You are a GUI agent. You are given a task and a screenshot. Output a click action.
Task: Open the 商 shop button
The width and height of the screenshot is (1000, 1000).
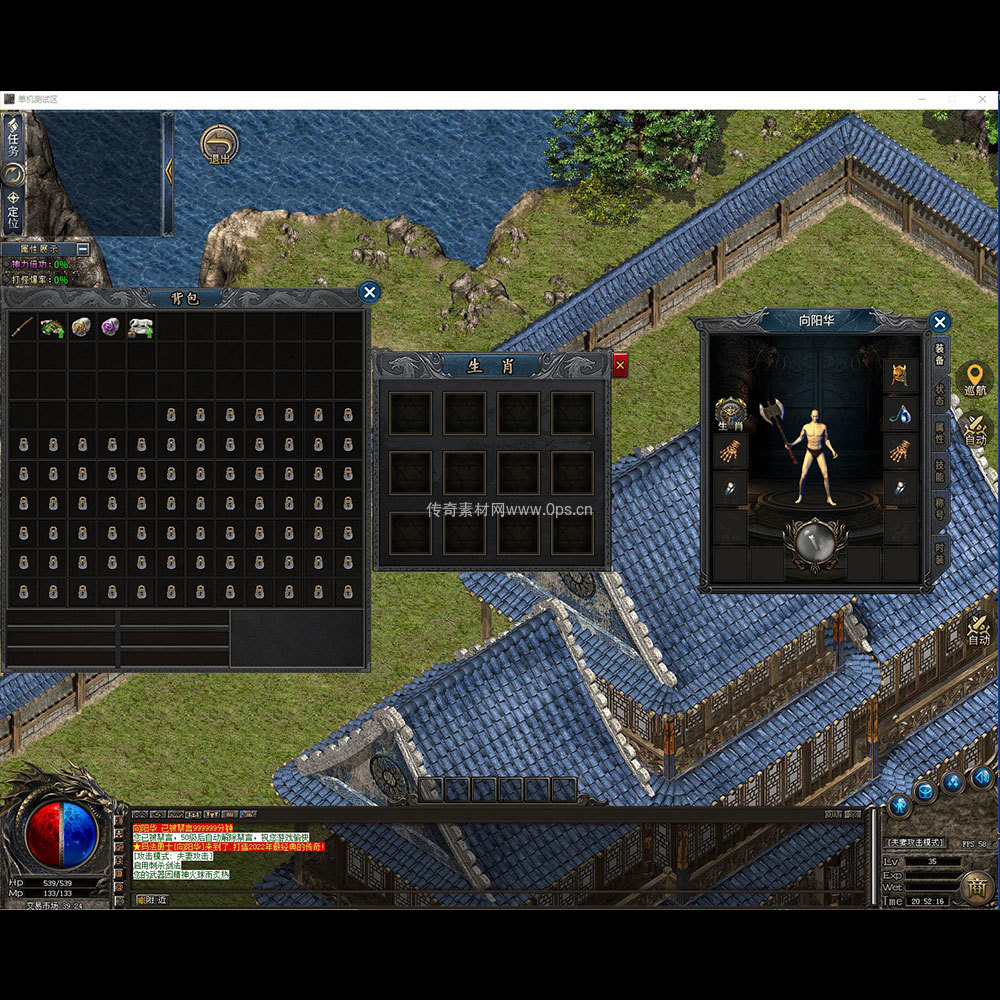(977, 885)
